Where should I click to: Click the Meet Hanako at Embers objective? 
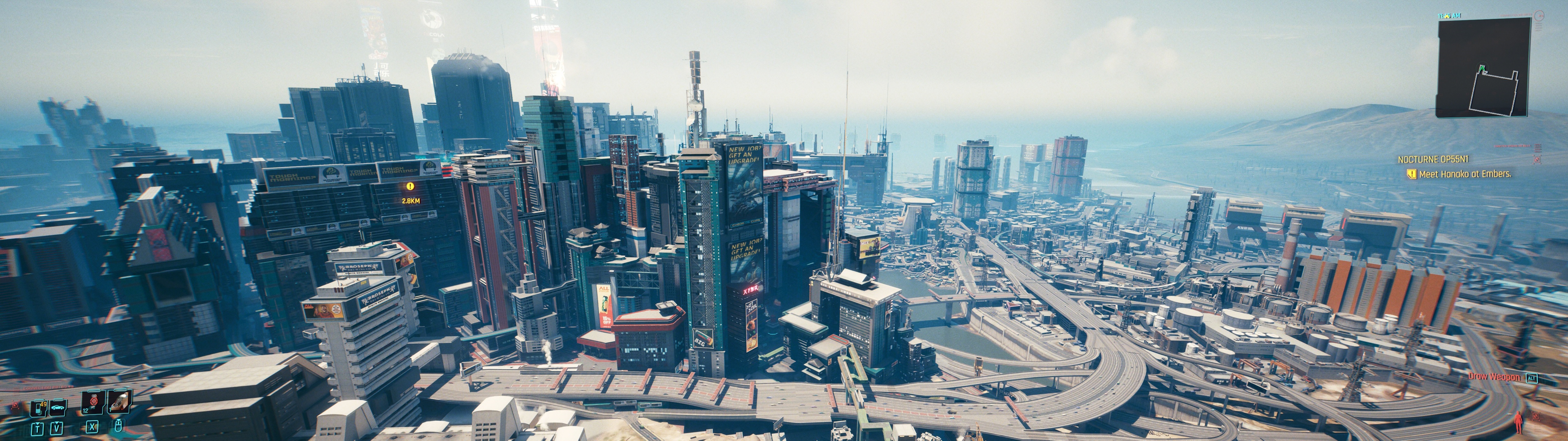tap(1464, 174)
